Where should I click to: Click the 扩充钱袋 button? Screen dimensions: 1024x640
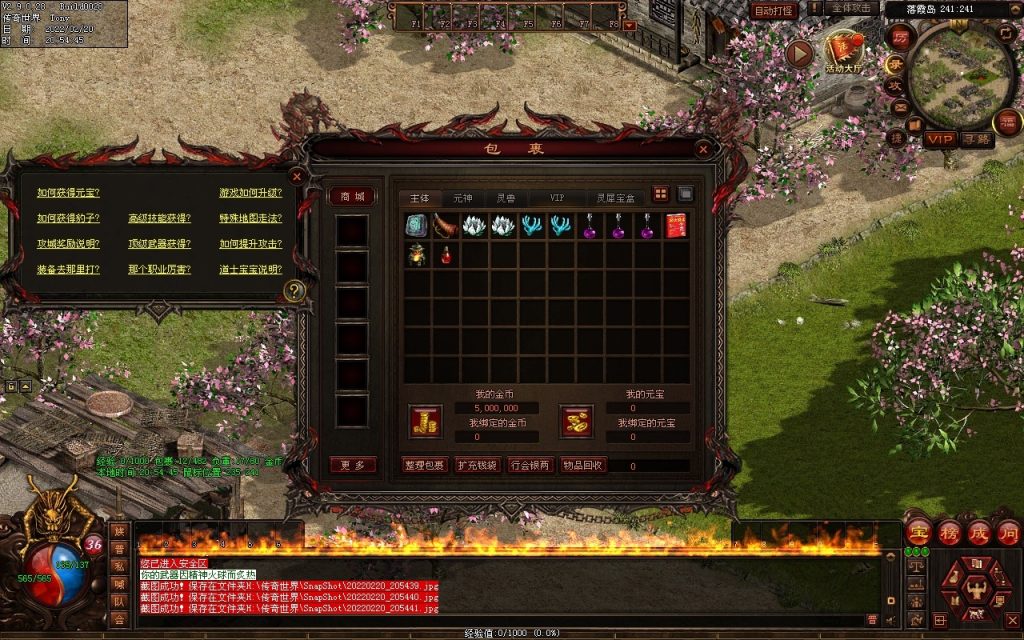(476, 465)
